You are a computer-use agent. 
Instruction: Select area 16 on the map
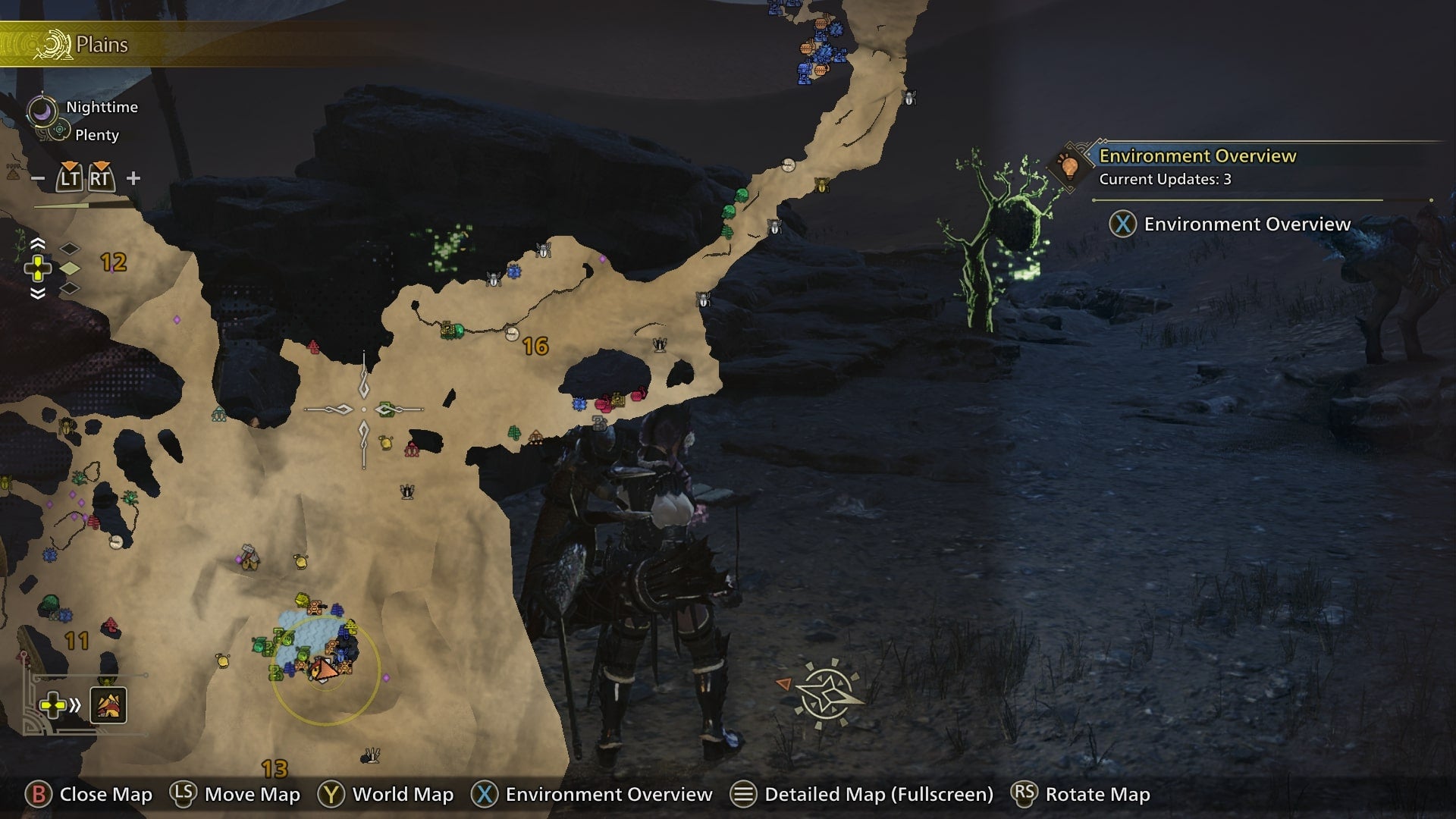(535, 347)
